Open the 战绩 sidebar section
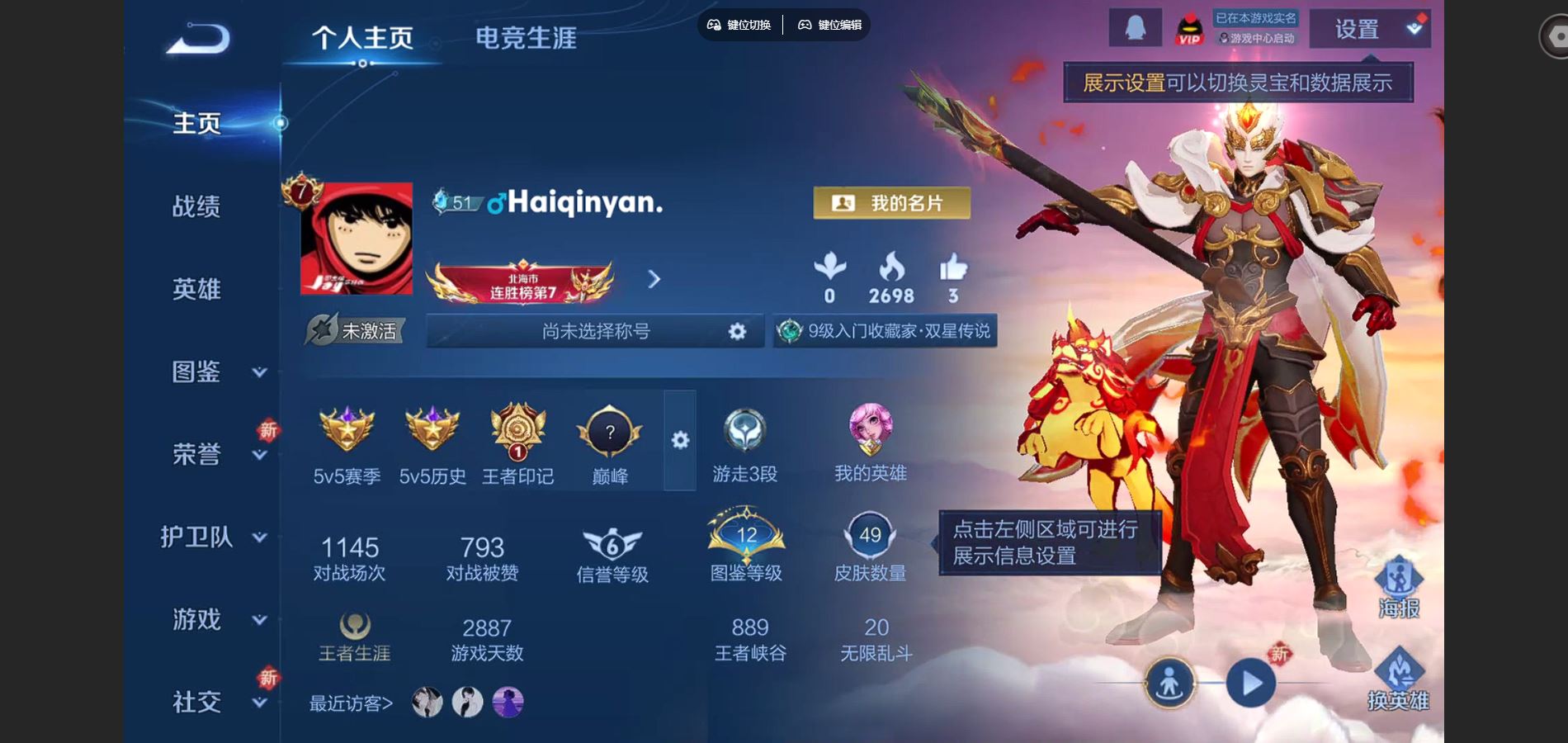The image size is (1568, 743). tap(196, 206)
